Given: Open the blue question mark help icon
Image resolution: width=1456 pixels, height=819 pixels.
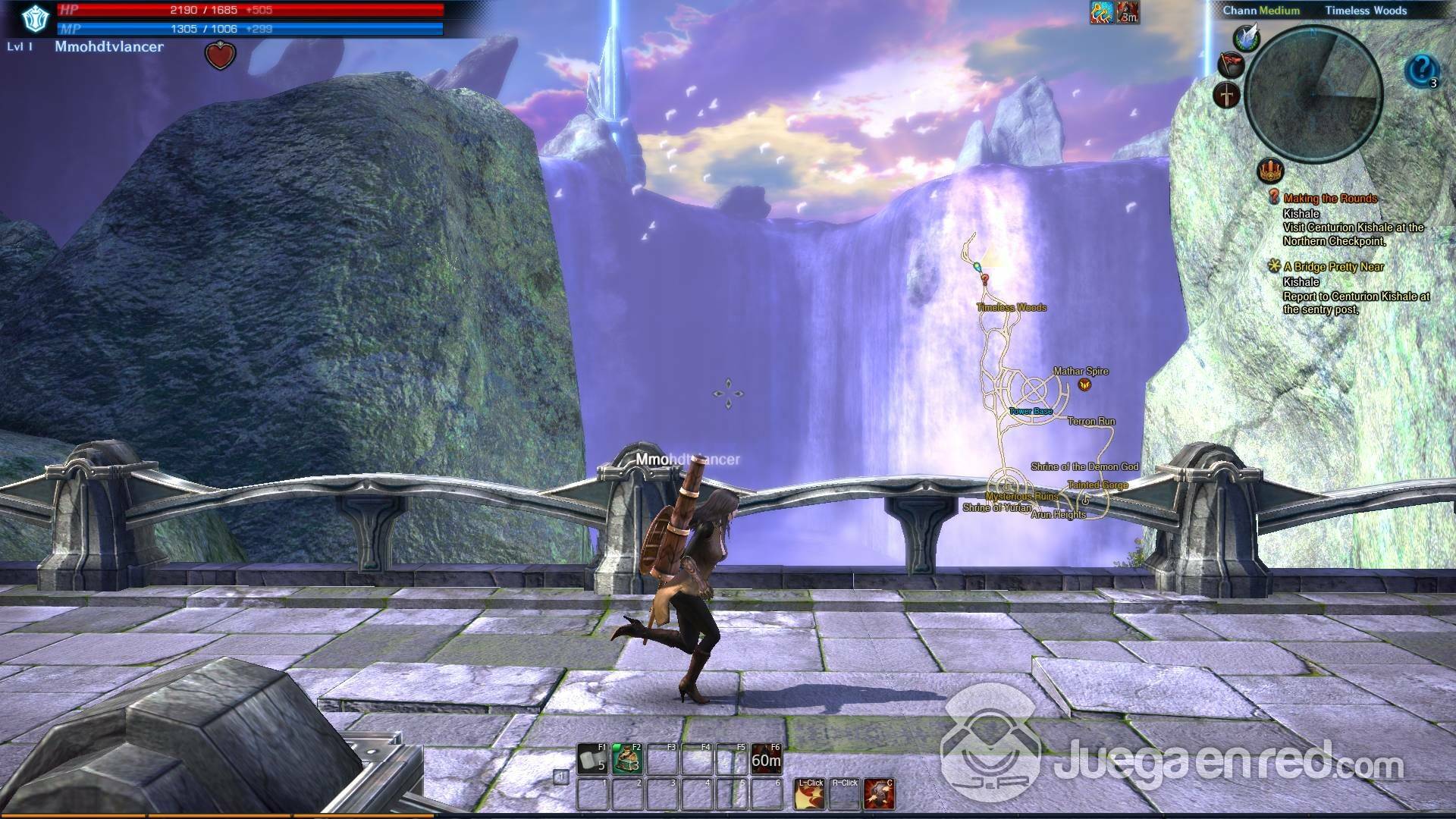Looking at the screenshot, I should click(1422, 71).
